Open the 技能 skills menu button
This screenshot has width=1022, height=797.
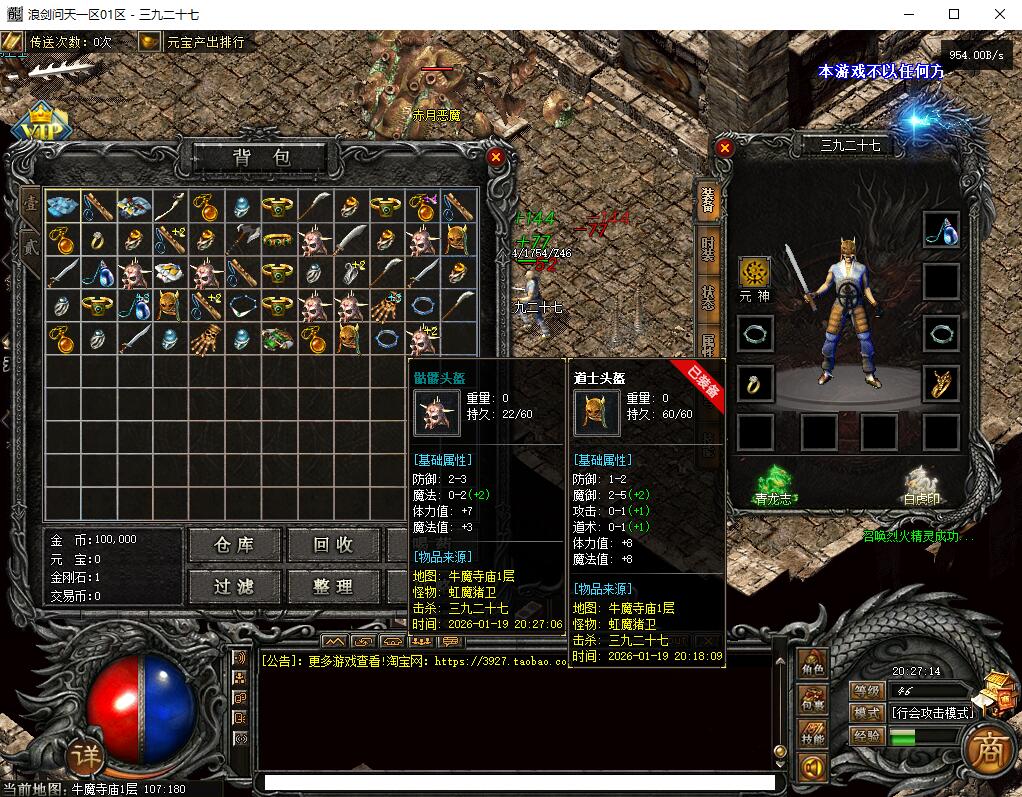(813, 737)
